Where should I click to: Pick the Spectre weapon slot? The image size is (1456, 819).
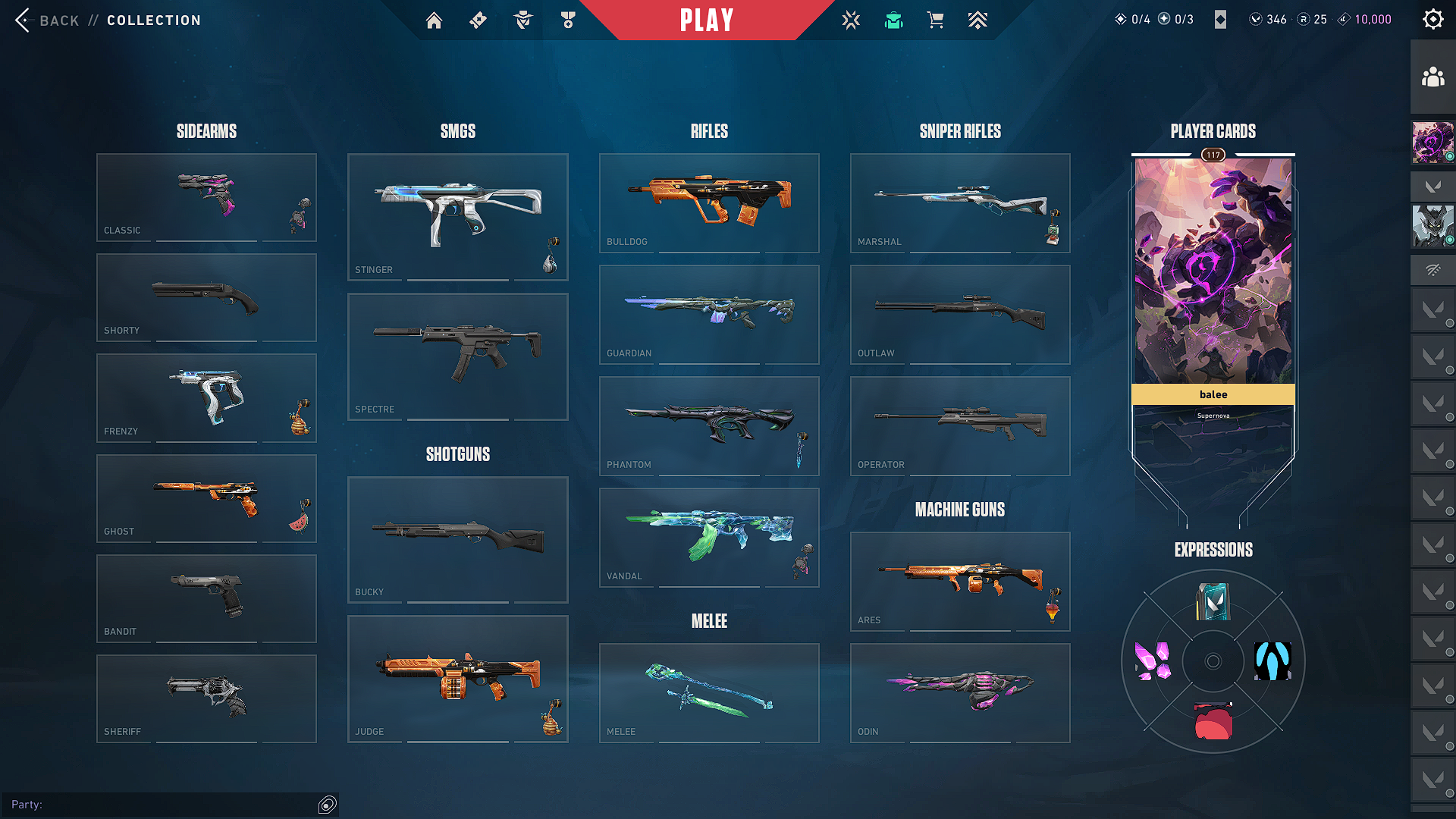pos(457,356)
